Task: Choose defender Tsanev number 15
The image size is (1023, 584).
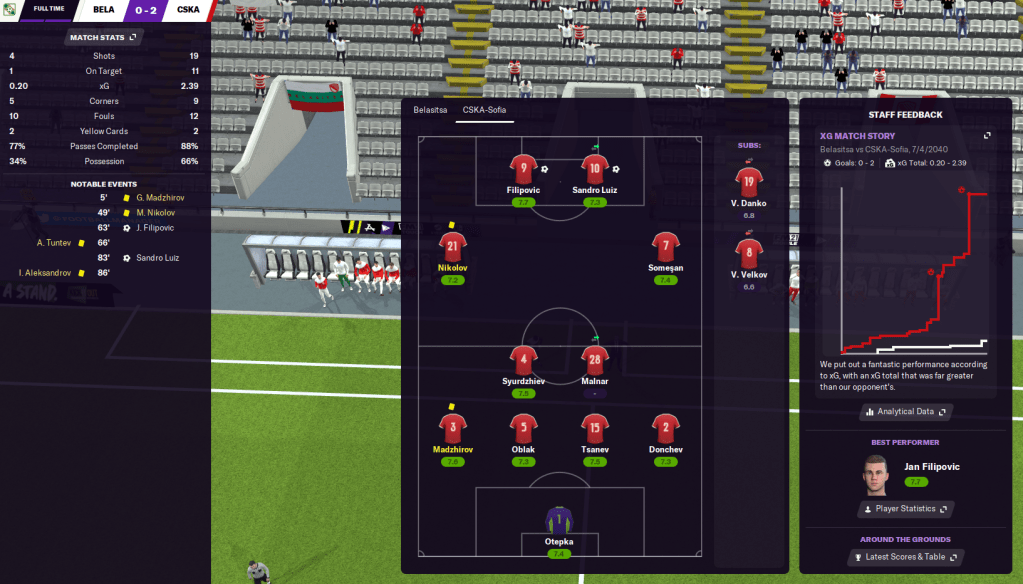Action: point(594,428)
